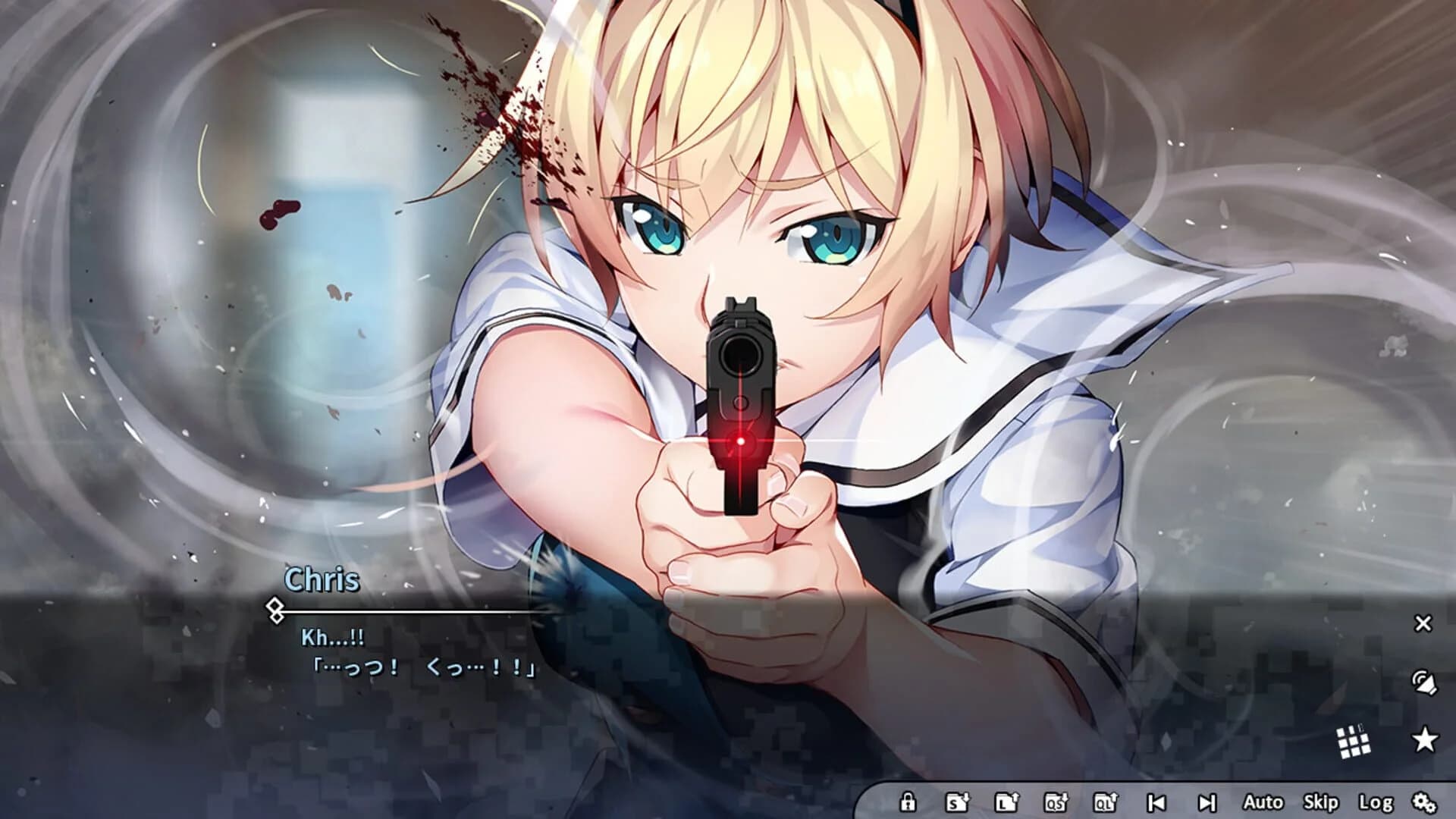Enable Auto read mode

click(x=1264, y=801)
